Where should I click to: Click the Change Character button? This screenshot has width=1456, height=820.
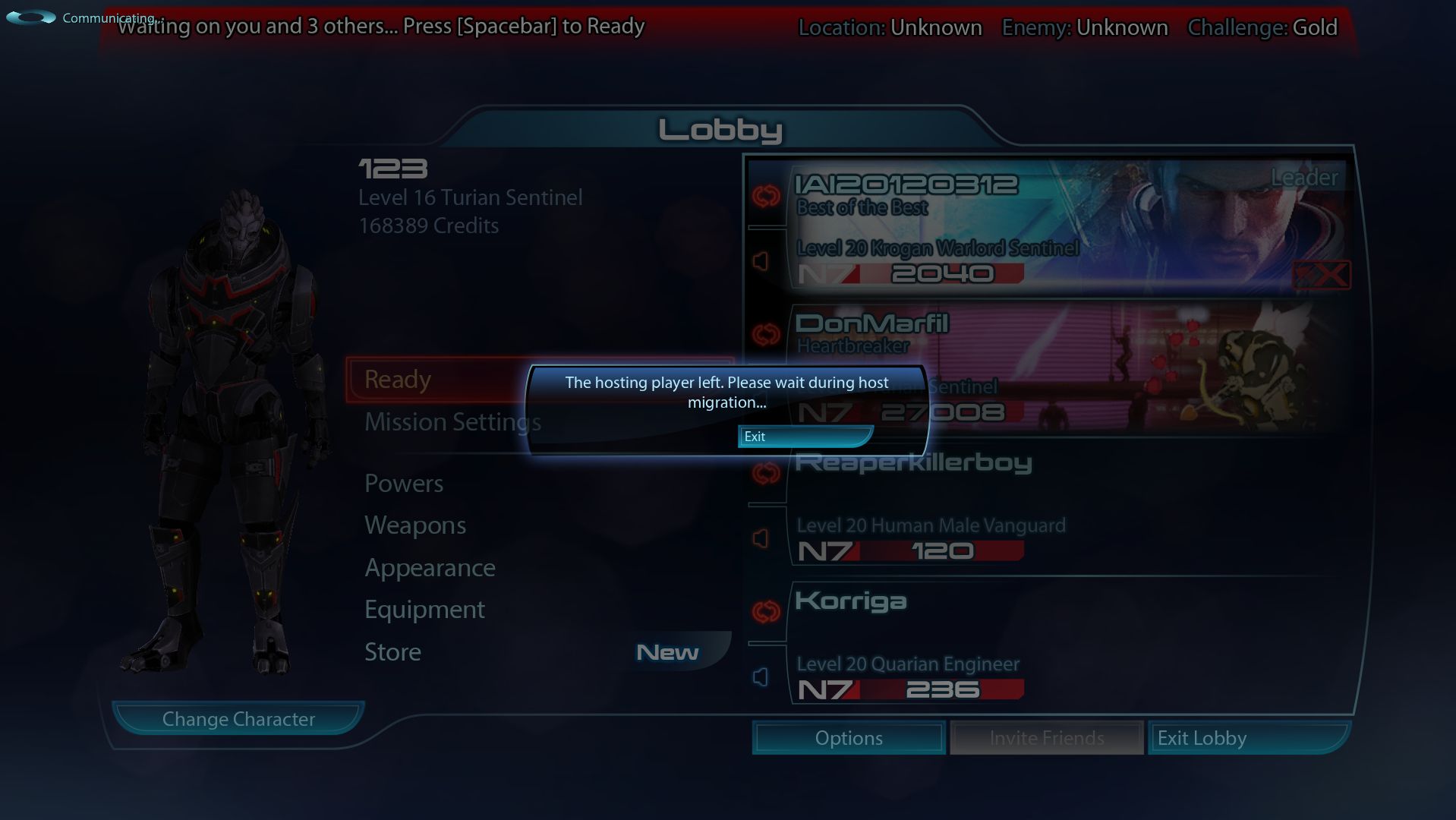tap(238, 718)
